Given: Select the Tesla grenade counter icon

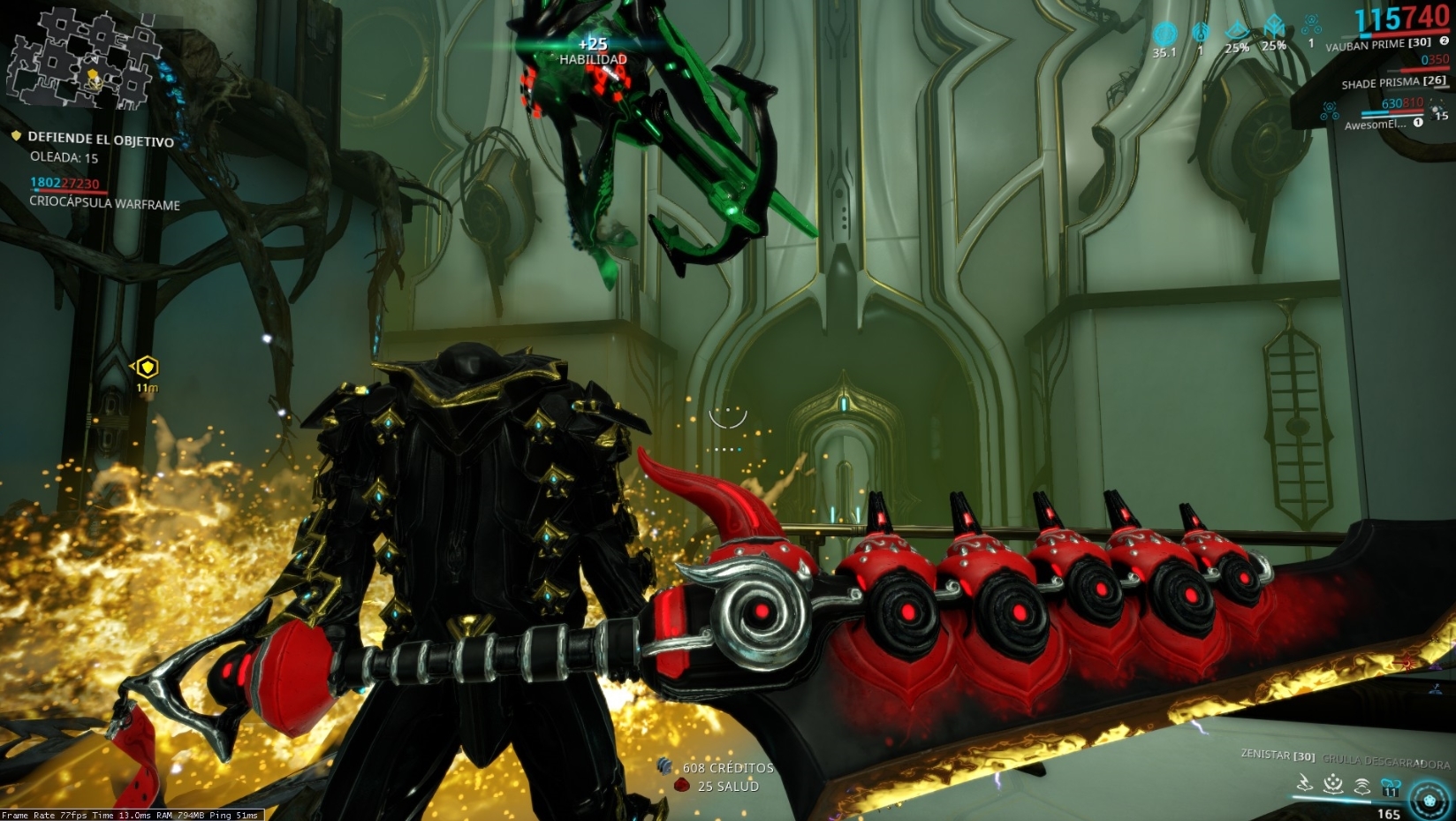Looking at the screenshot, I should pos(1312,23).
